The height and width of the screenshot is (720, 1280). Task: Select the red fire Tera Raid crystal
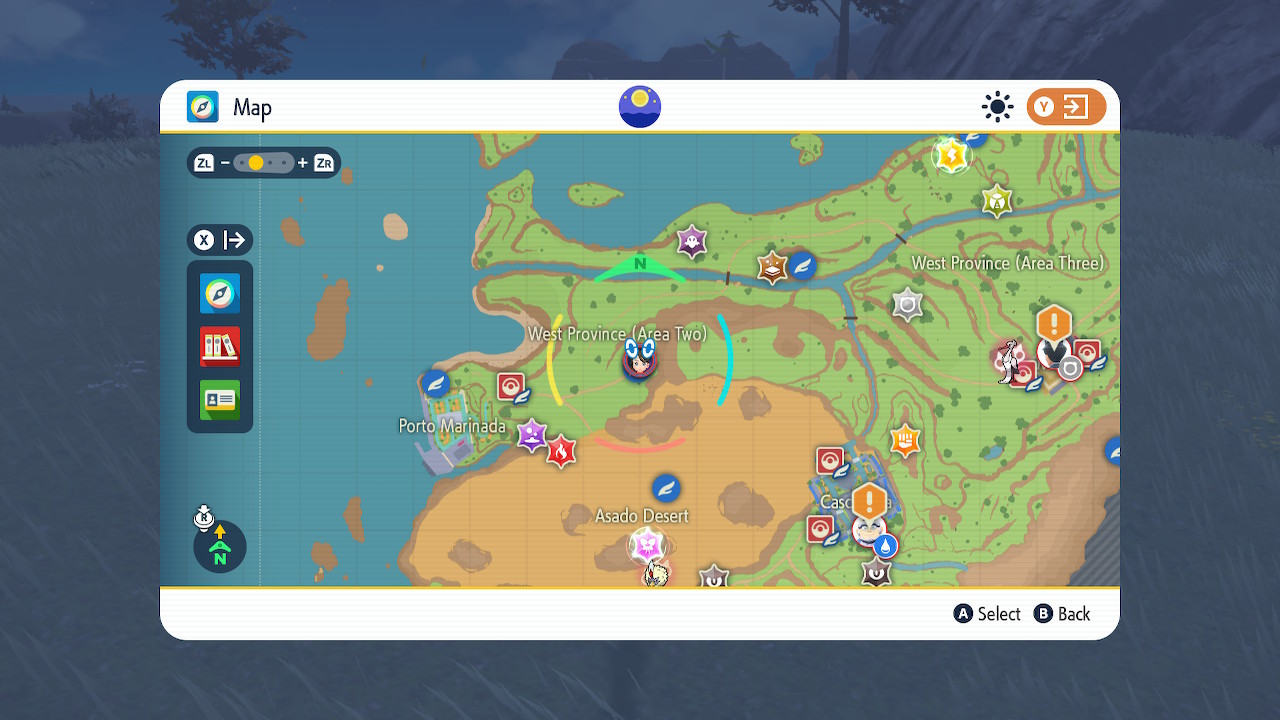[561, 452]
